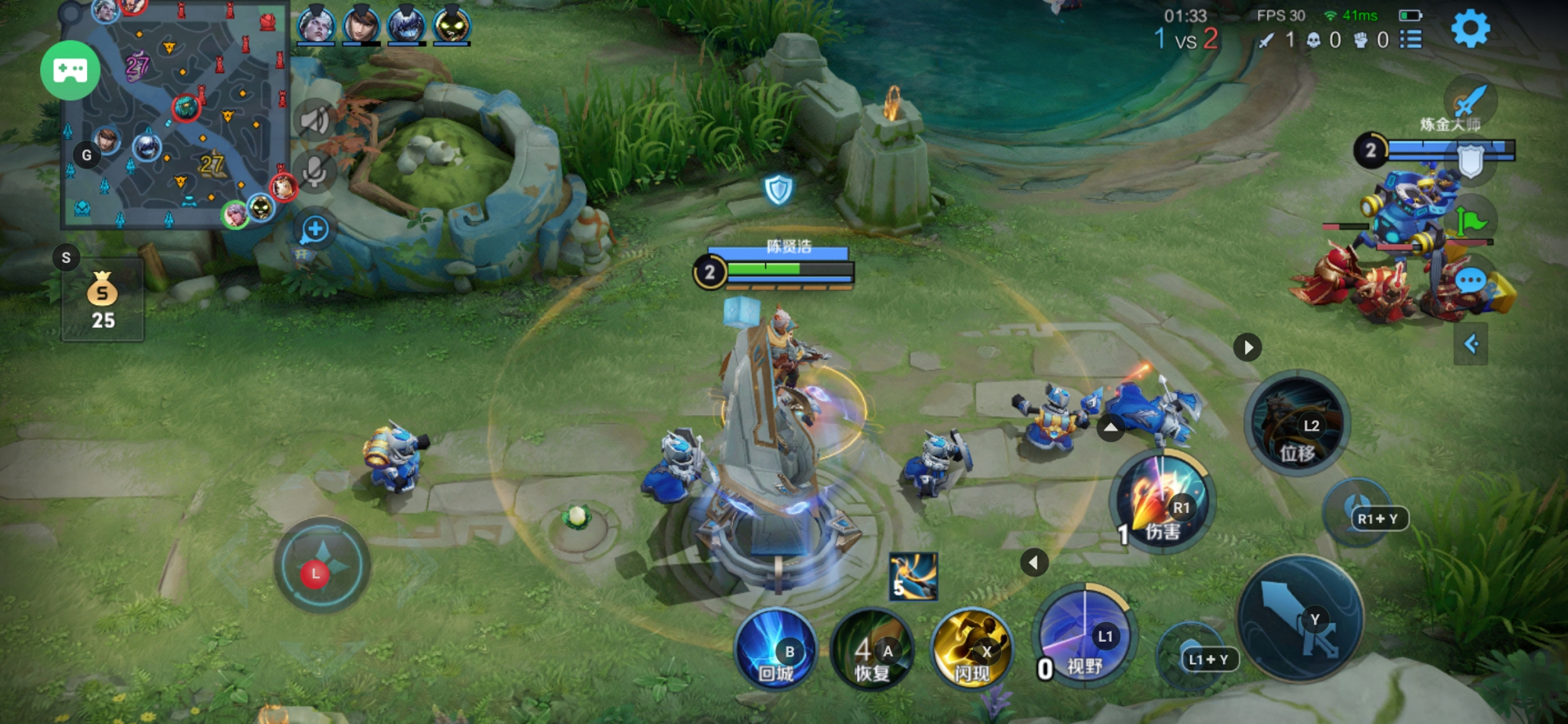Screen dimensions: 1568x724
Task: Use the 伤害 damage skill
Action: click(1163, 502)
